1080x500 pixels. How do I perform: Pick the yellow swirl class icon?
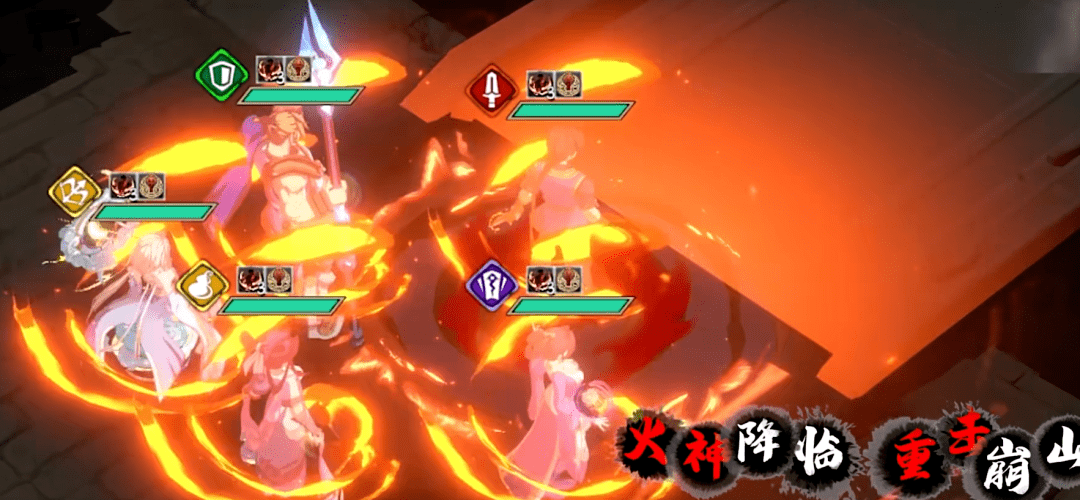[x=76, y=190]
